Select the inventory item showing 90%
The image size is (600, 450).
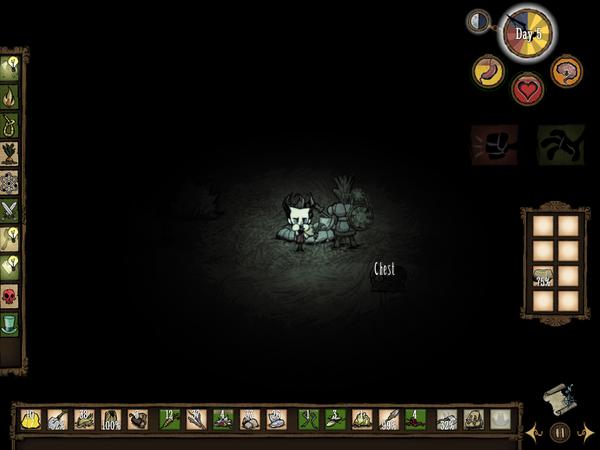pos(388,420)
